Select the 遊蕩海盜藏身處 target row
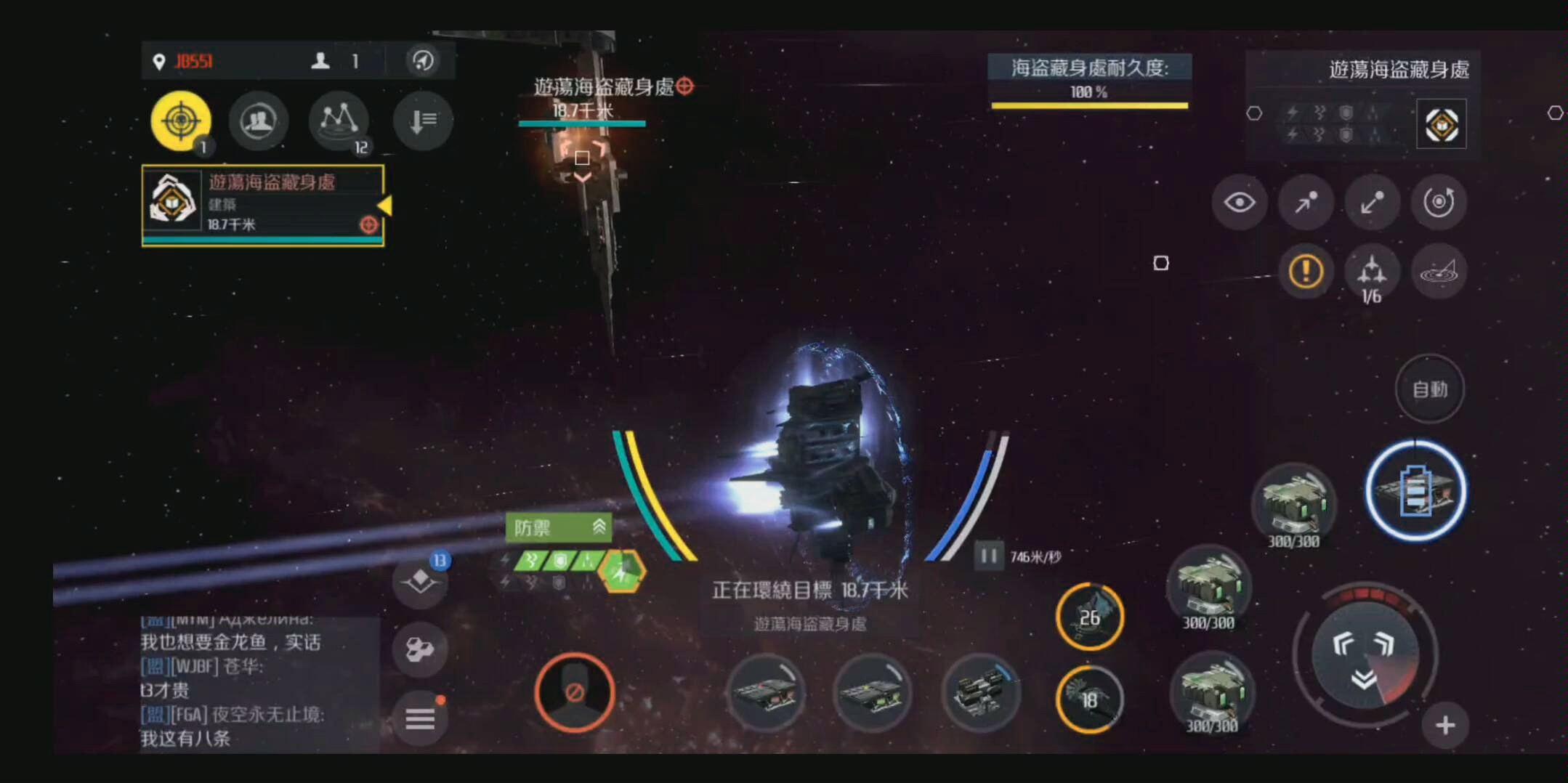1568x783 pixels. [262, 205]
